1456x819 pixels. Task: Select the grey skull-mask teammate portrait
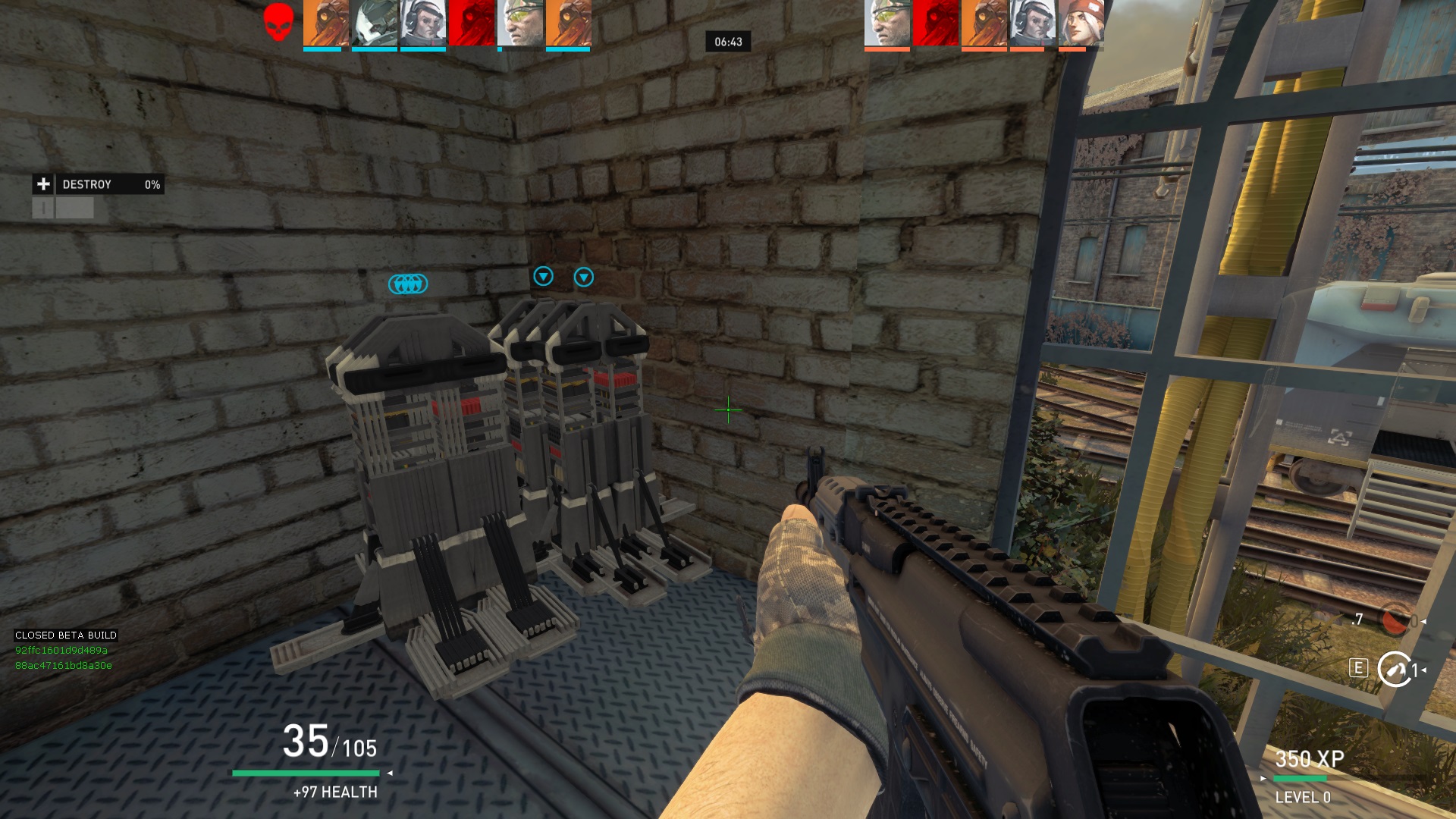(374, 24)
